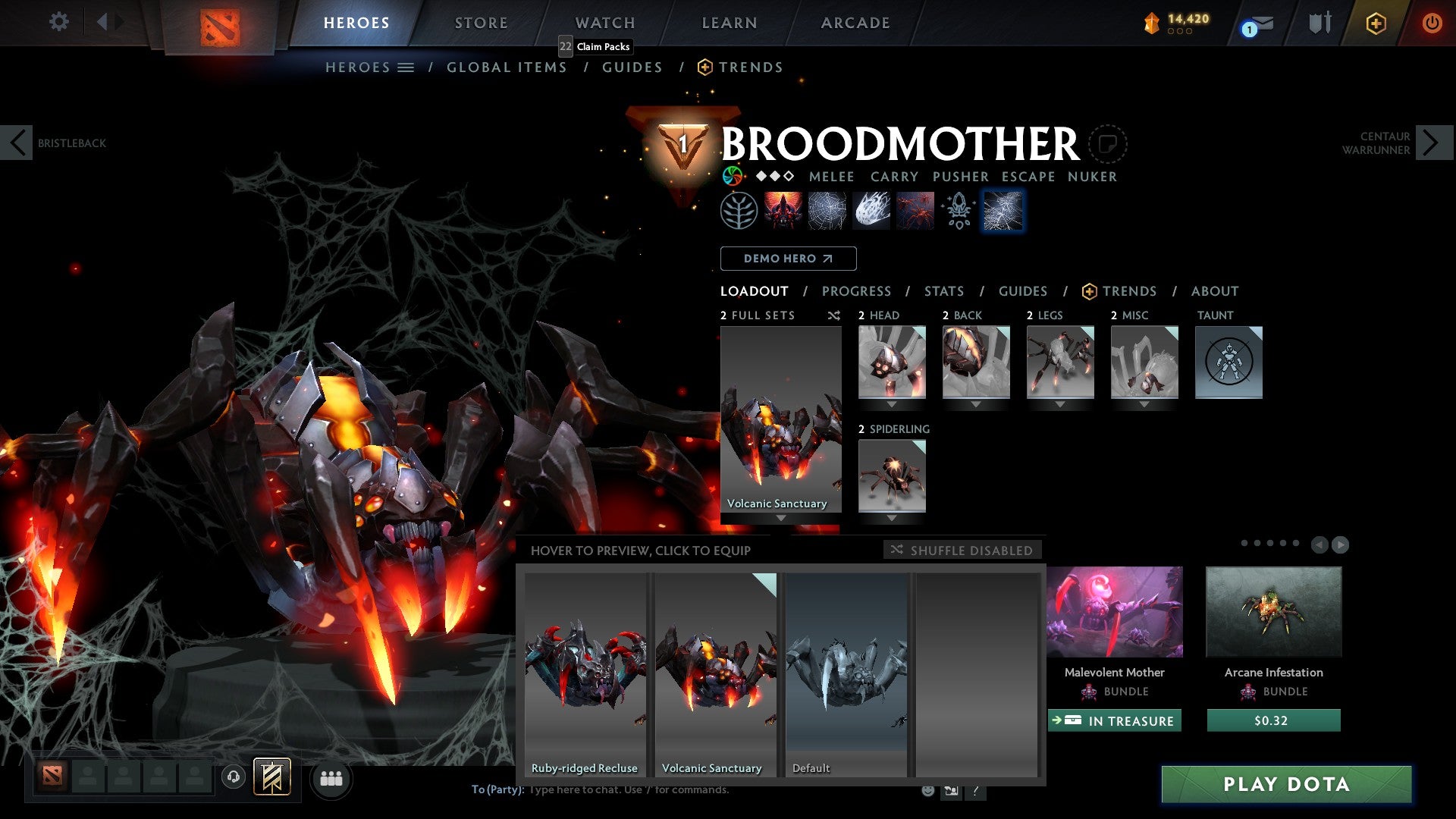Switch to the Progress tab

click(857, 290)
